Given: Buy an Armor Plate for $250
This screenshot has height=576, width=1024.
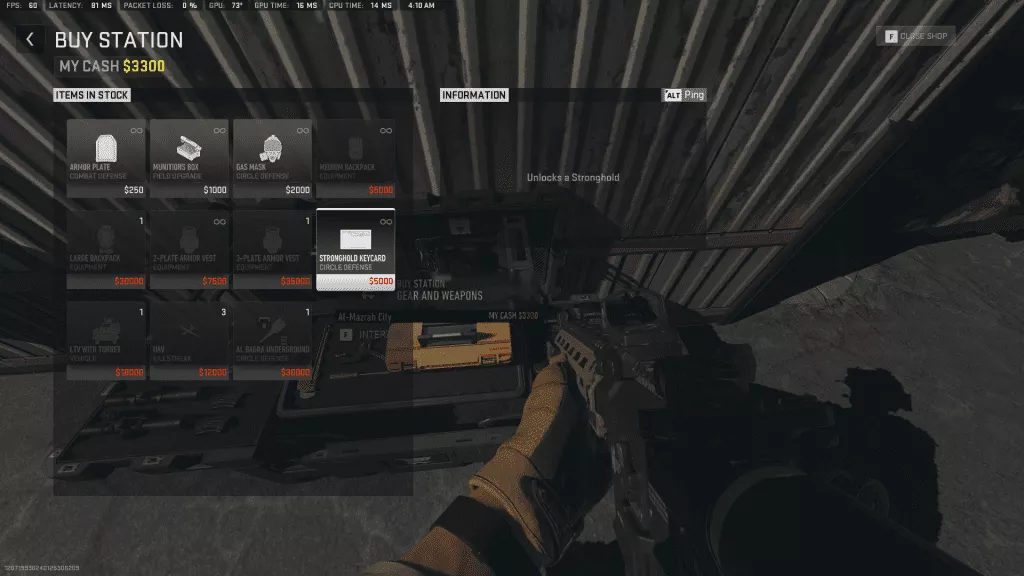Looking at the screenshot, I should pos(106,159).
